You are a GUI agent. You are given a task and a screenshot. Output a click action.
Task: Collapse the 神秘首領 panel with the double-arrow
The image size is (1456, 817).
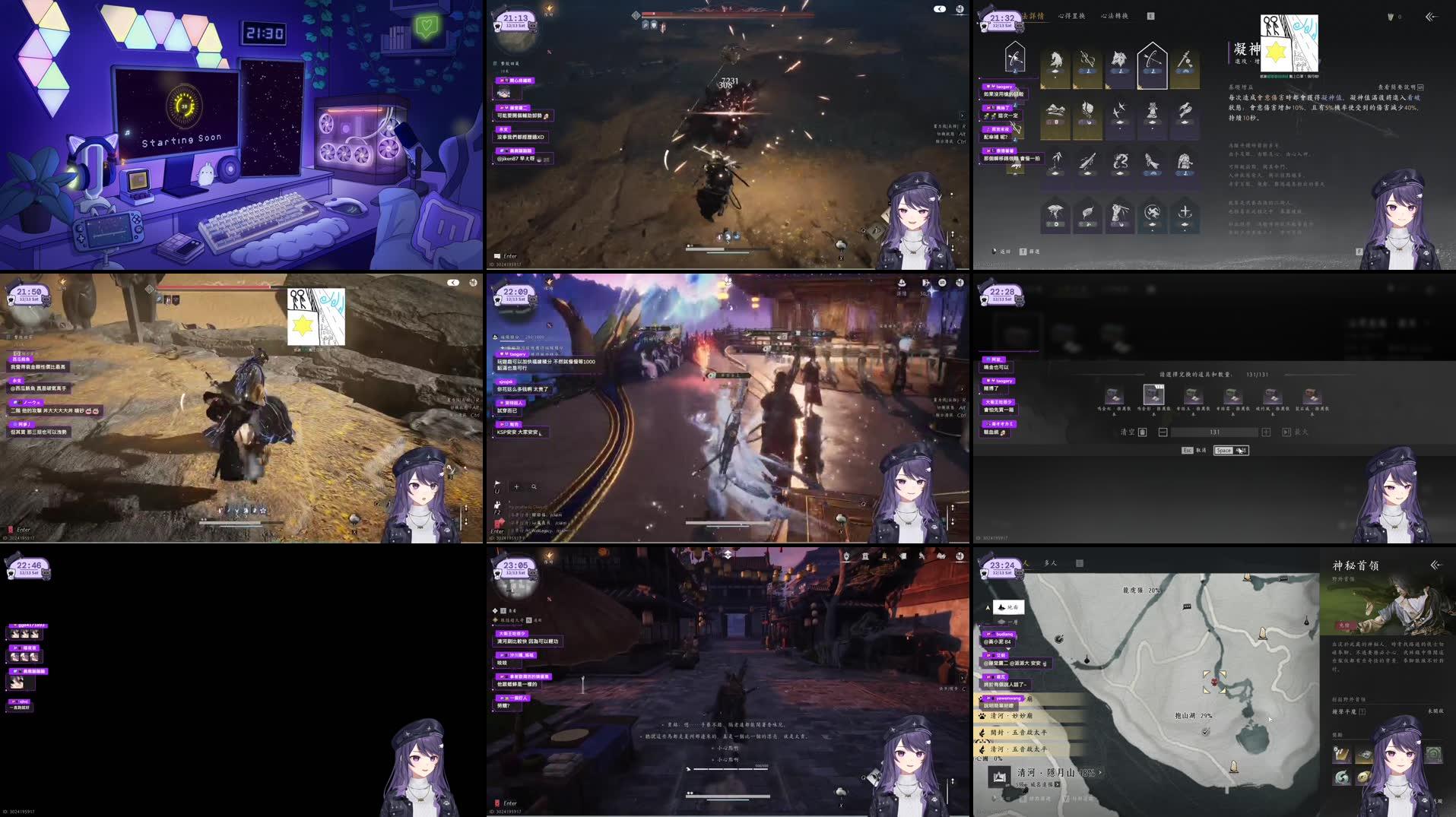[1437, 565]
